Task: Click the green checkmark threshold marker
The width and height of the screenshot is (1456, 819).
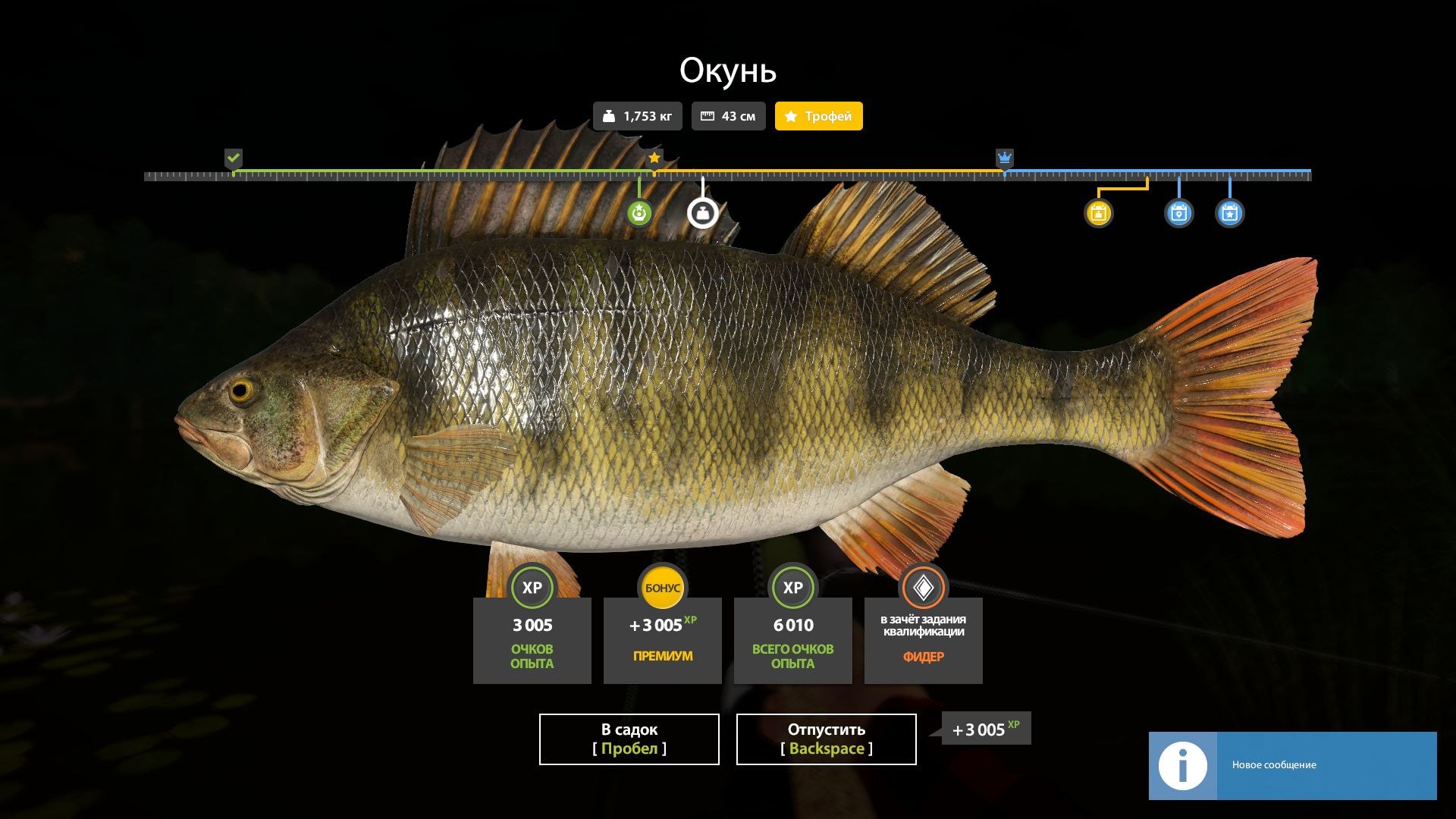Action: point(234,158)
